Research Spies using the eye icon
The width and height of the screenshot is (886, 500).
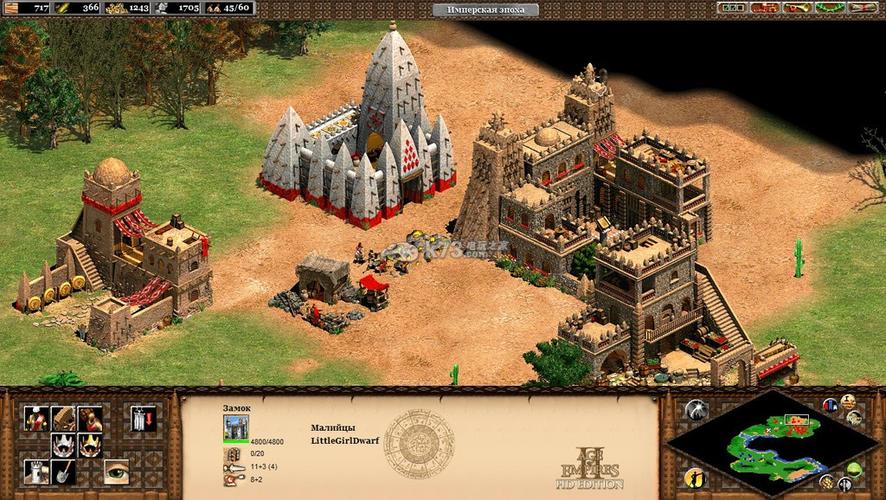pos(116,471)
